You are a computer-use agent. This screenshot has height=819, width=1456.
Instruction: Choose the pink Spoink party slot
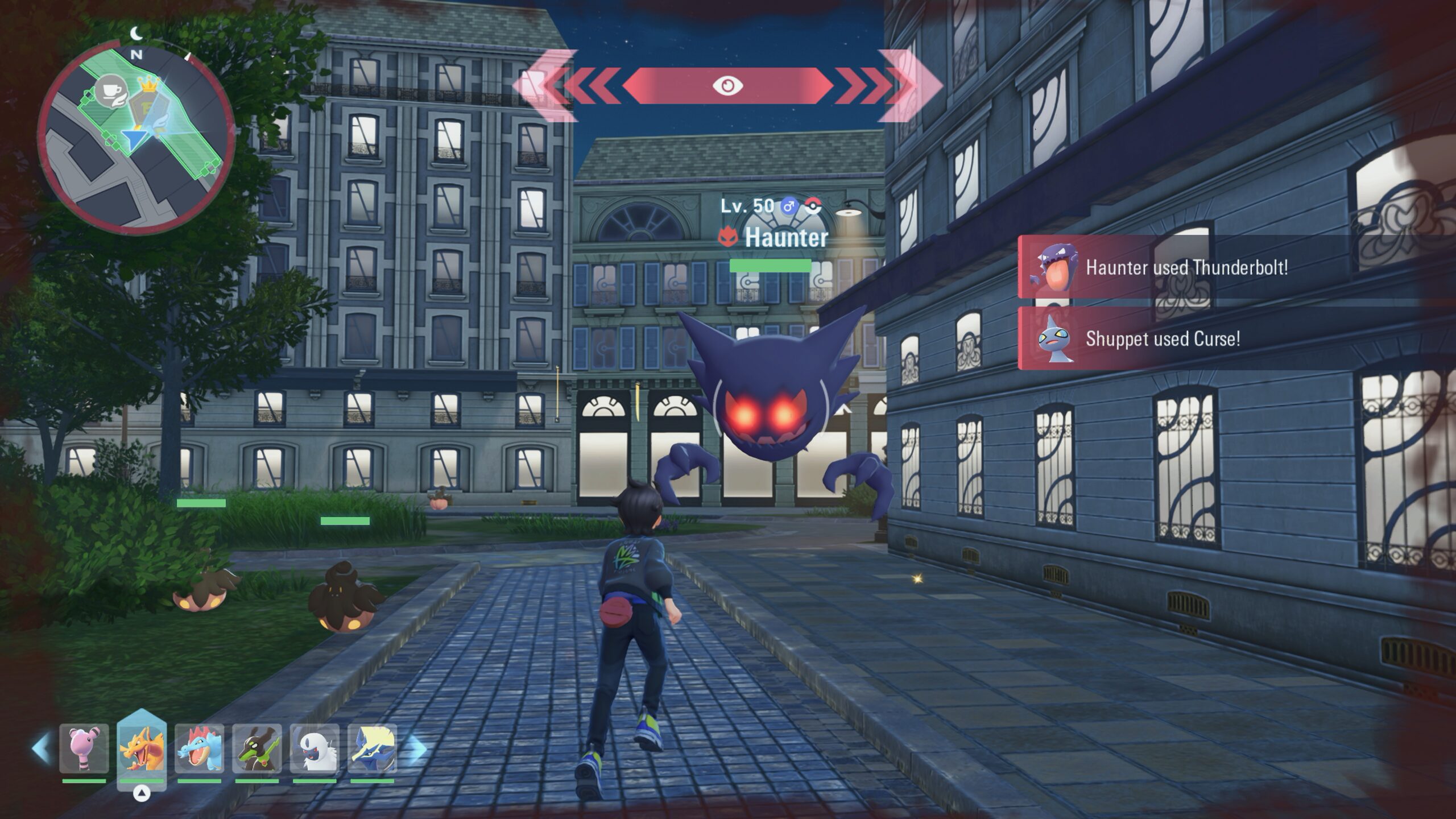84,748
